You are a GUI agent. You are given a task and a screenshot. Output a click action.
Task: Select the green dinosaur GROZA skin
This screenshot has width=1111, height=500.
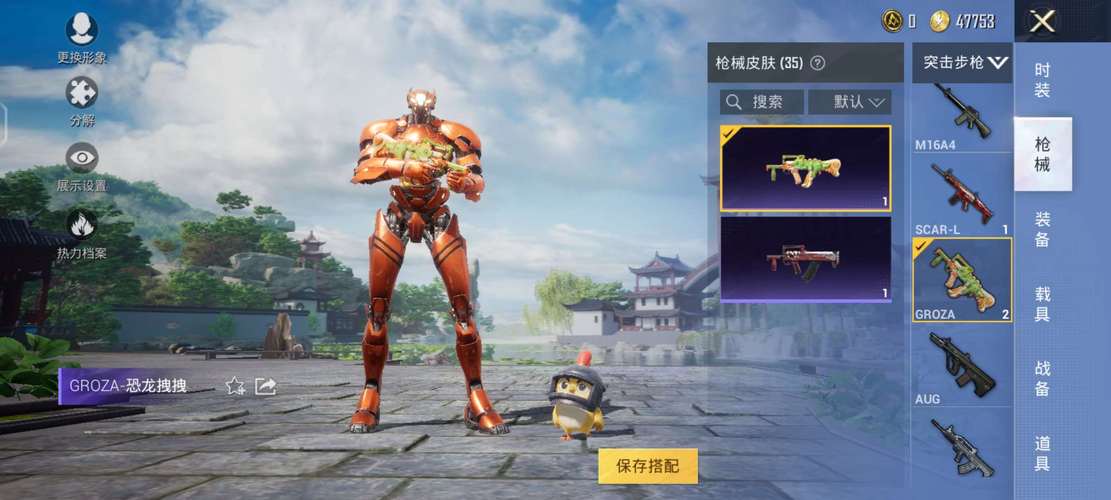(x=805, y=168)
